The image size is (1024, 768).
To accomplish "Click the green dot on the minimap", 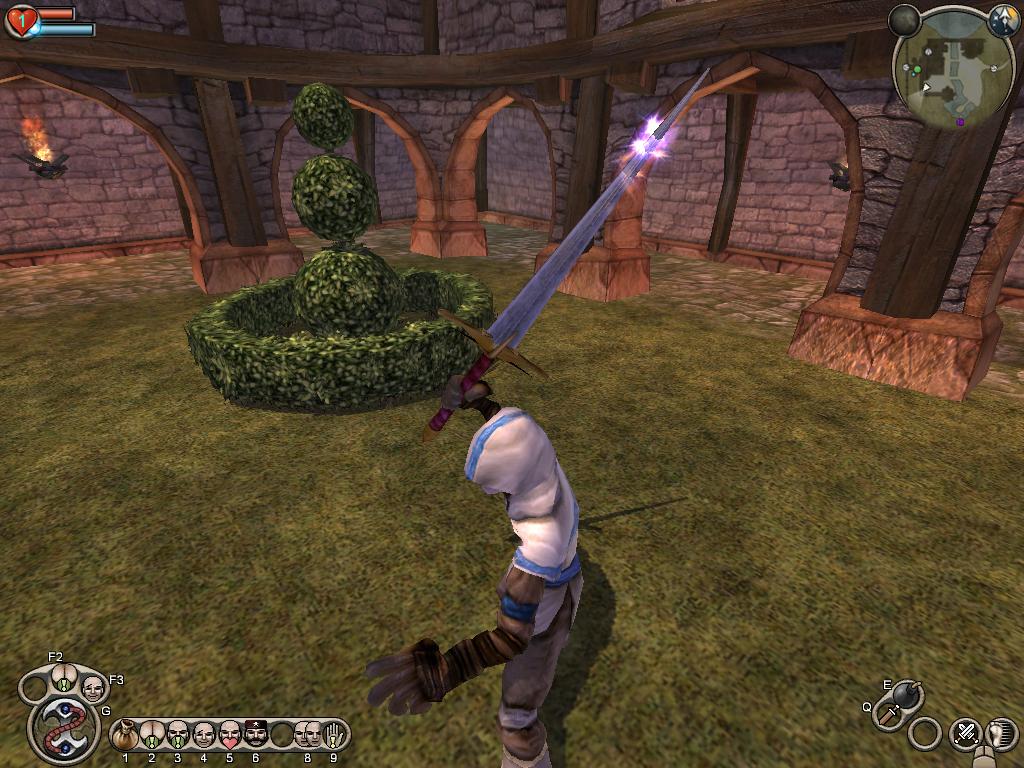I will tap(916, 70).
